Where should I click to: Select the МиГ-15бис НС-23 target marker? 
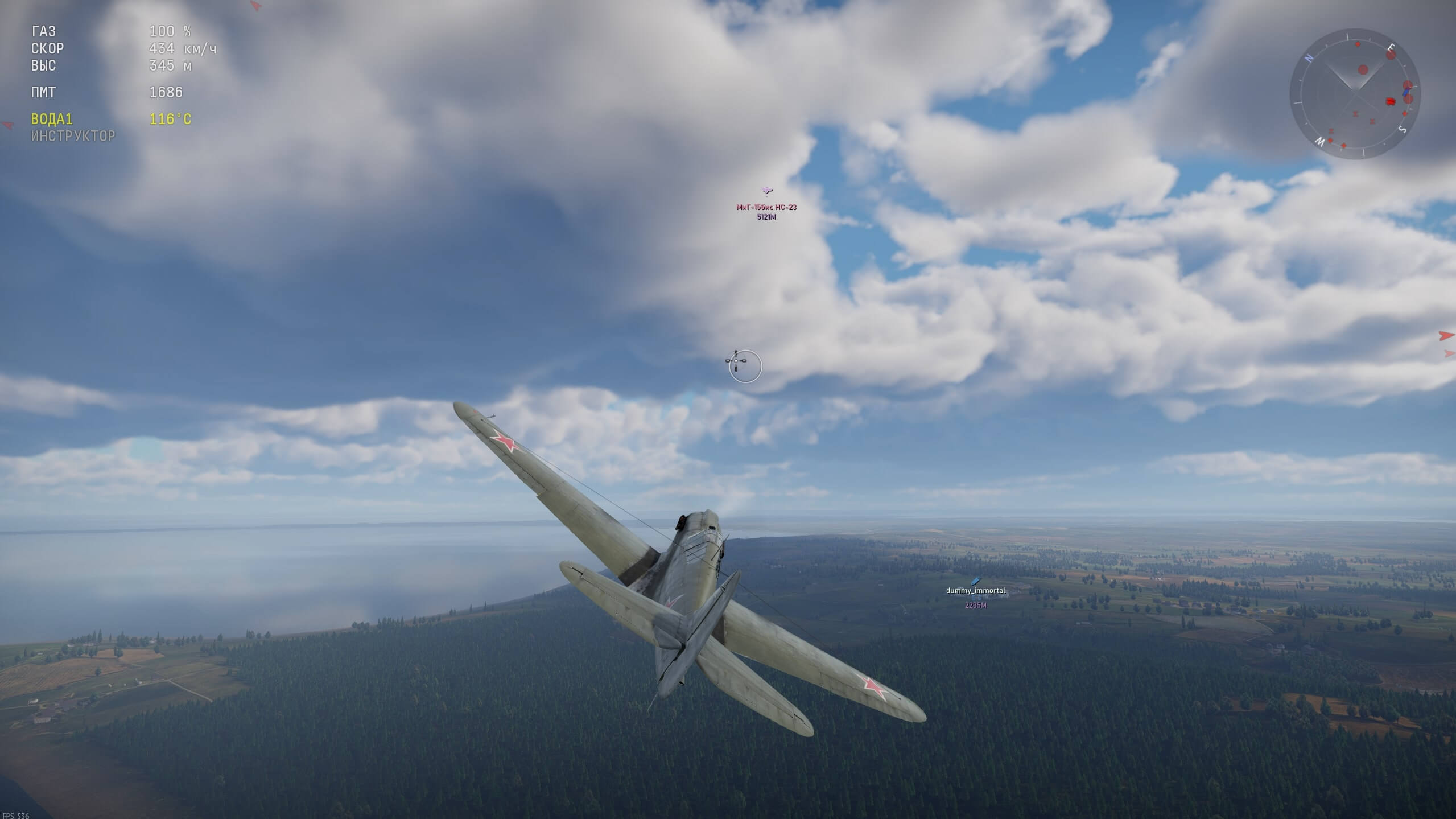pos(766,191)
